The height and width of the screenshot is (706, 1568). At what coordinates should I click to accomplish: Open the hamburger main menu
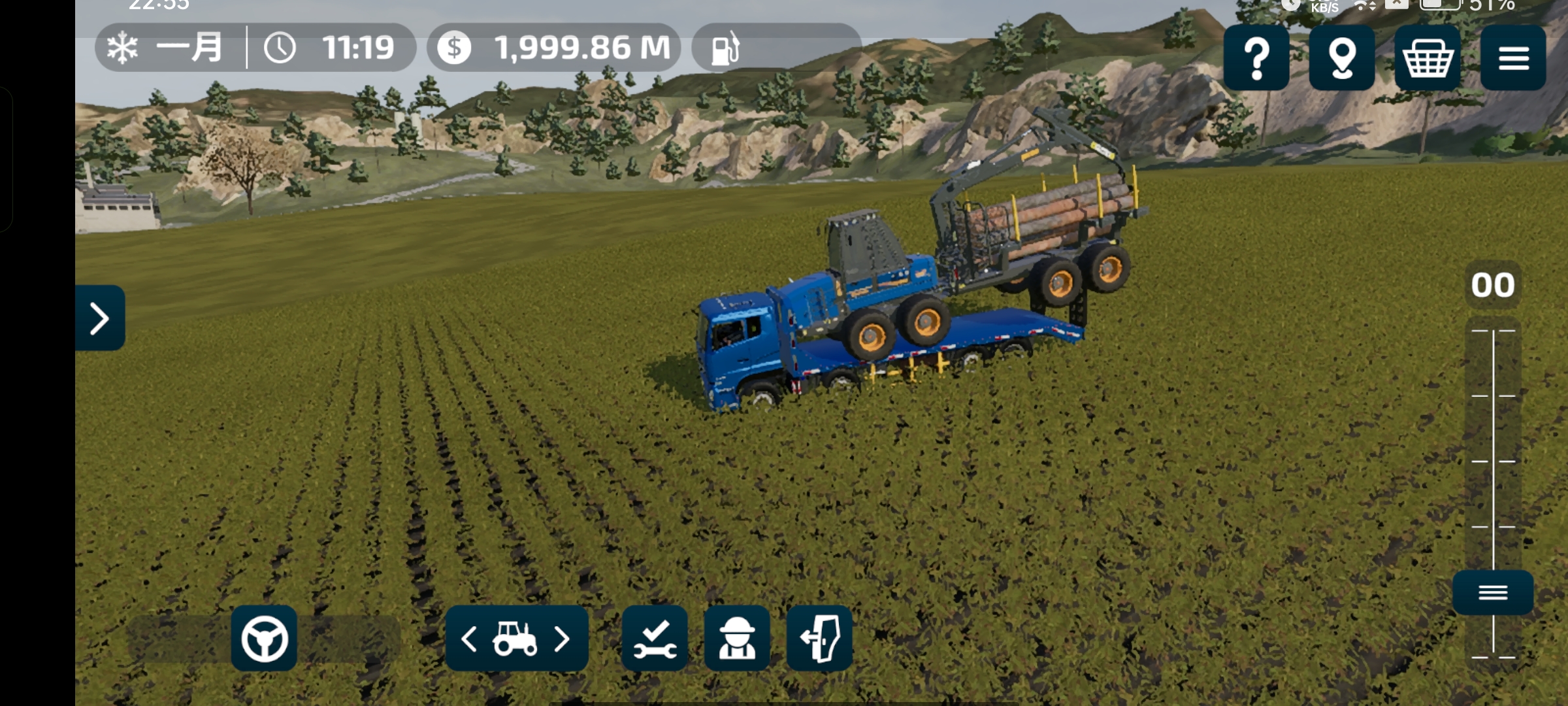coord(1512,58)
